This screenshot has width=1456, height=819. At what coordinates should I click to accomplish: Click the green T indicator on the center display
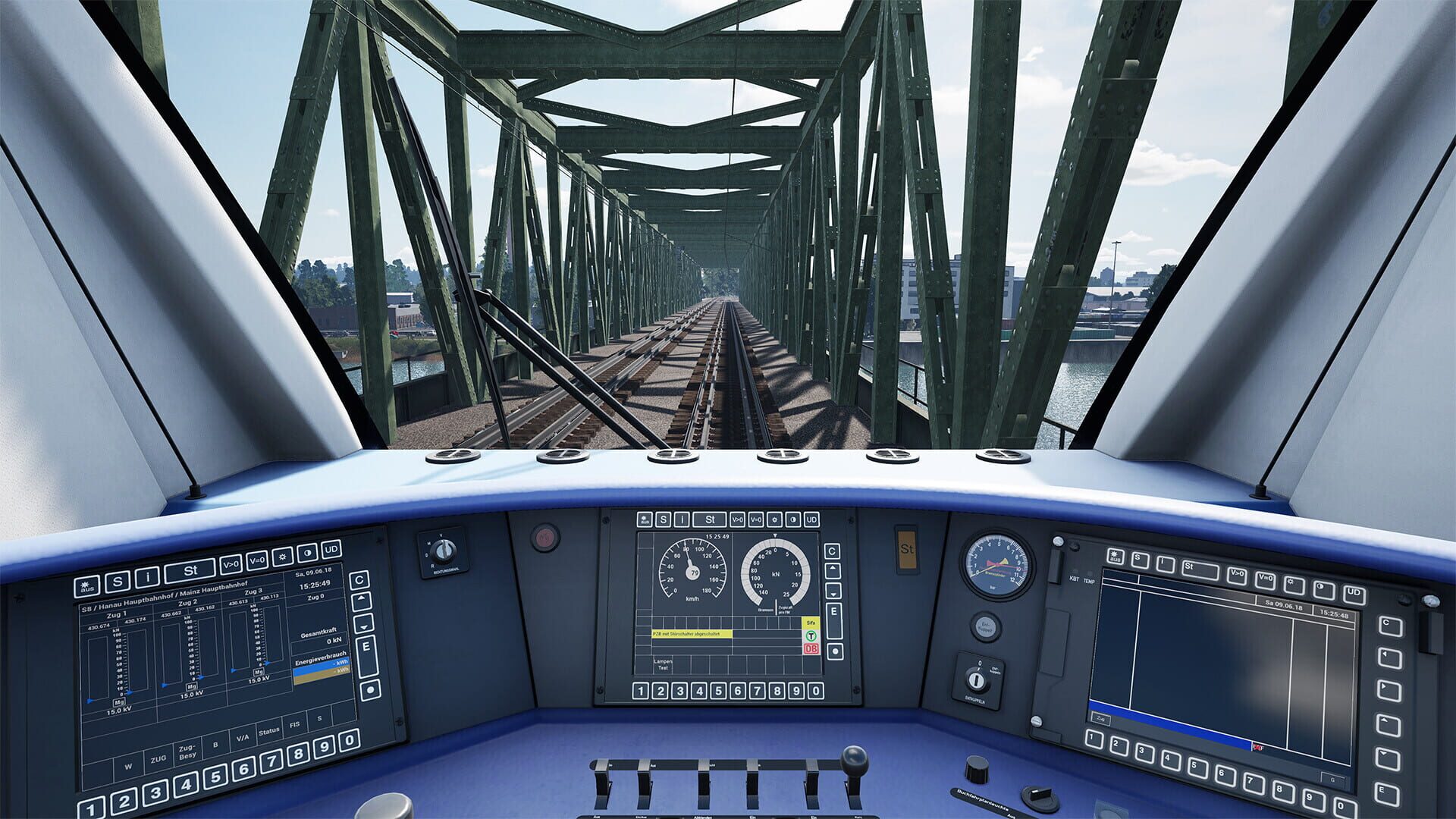pos(811,636)
